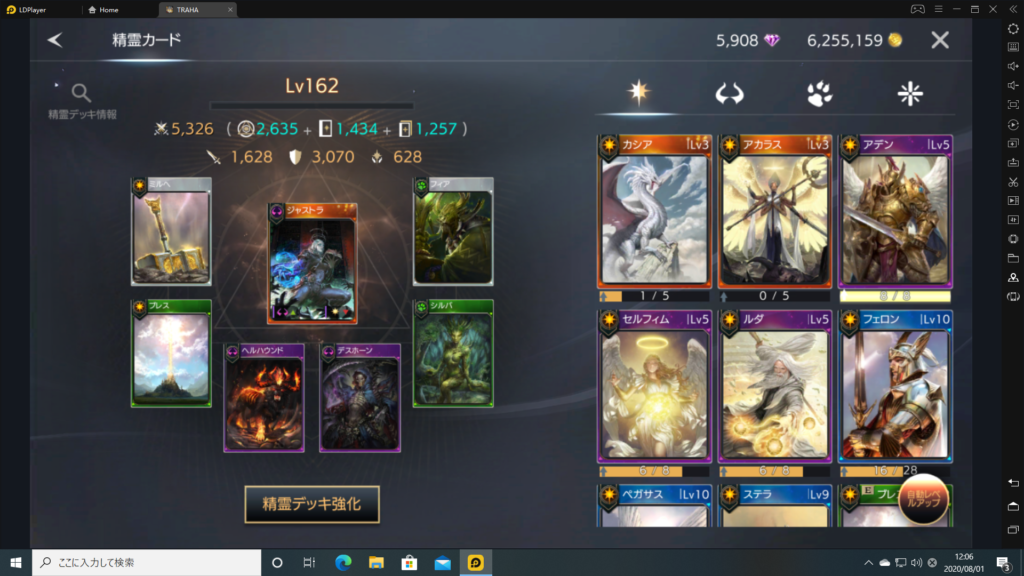Select the フェロン Lv10 card
The width and height of the screenshot is (1024, 576).
(895, 392)
